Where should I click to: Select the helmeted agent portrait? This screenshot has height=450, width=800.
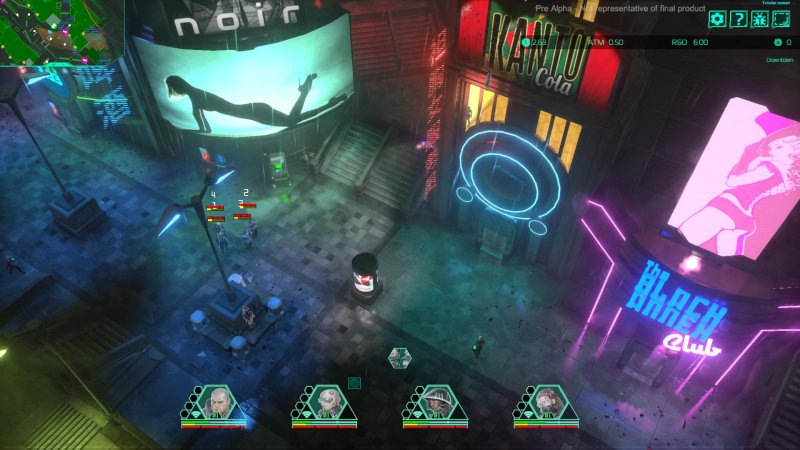coord(437,402)
